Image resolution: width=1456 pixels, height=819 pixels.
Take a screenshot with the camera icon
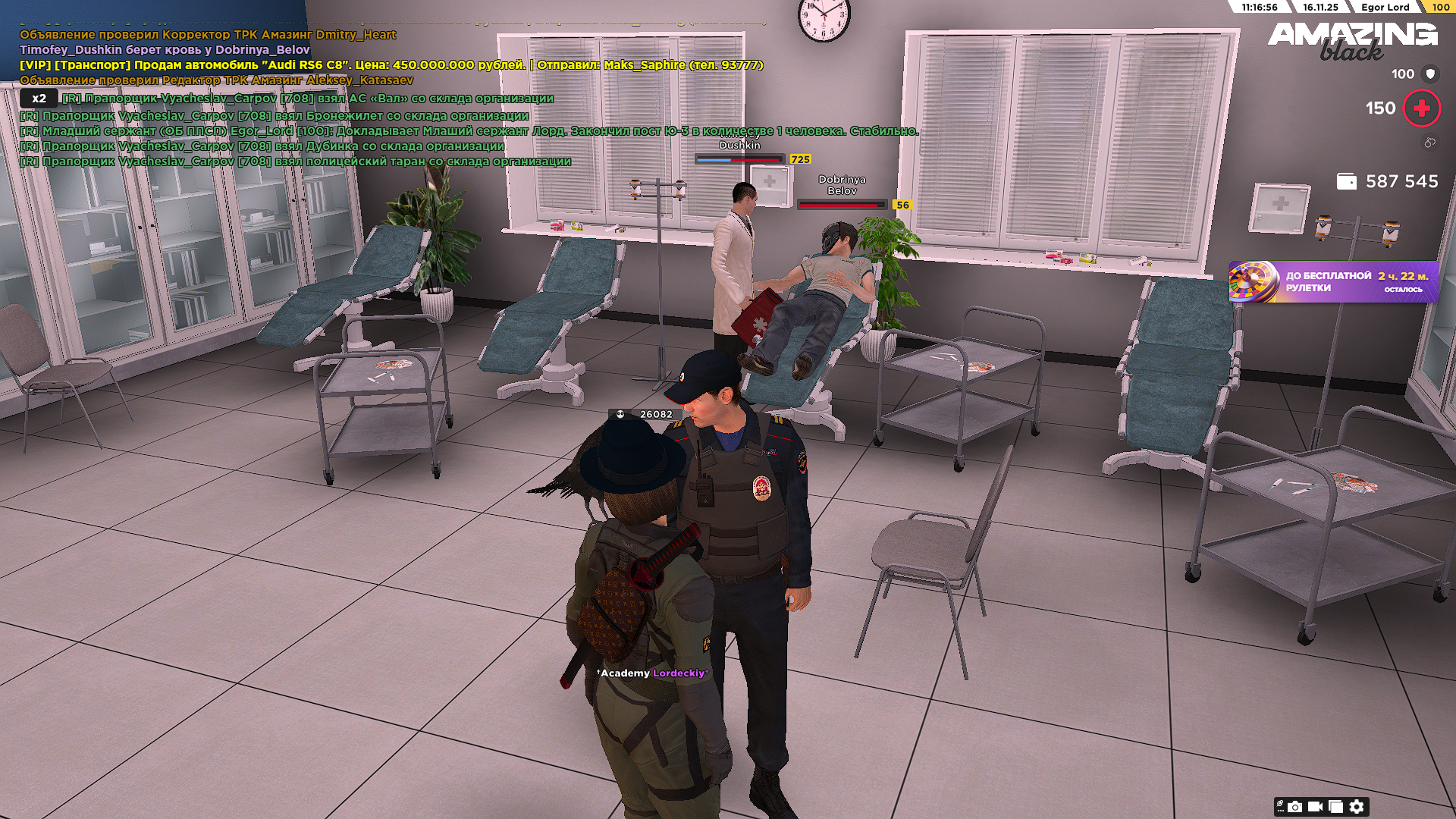pos(1295,807)
